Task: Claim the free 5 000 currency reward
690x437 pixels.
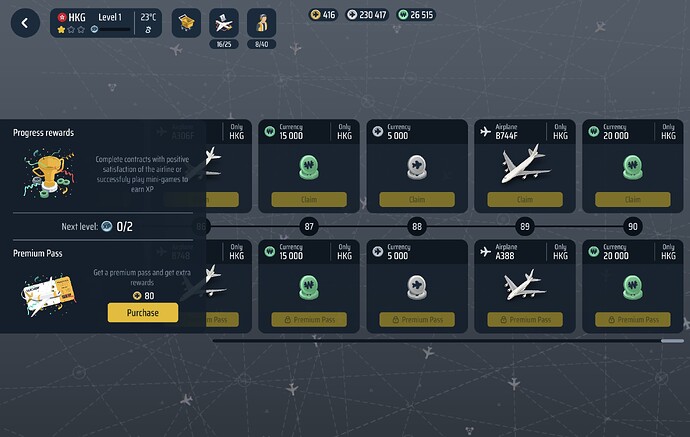Action: coord(416,200)
